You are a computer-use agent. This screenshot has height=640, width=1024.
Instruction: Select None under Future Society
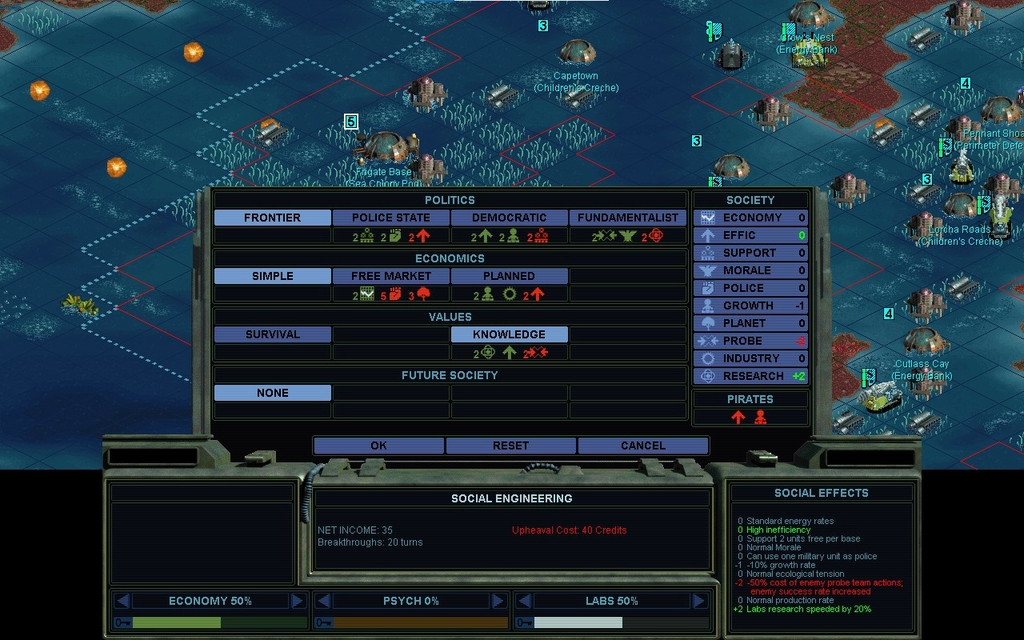pyautogui.click(x=272, y=393)
